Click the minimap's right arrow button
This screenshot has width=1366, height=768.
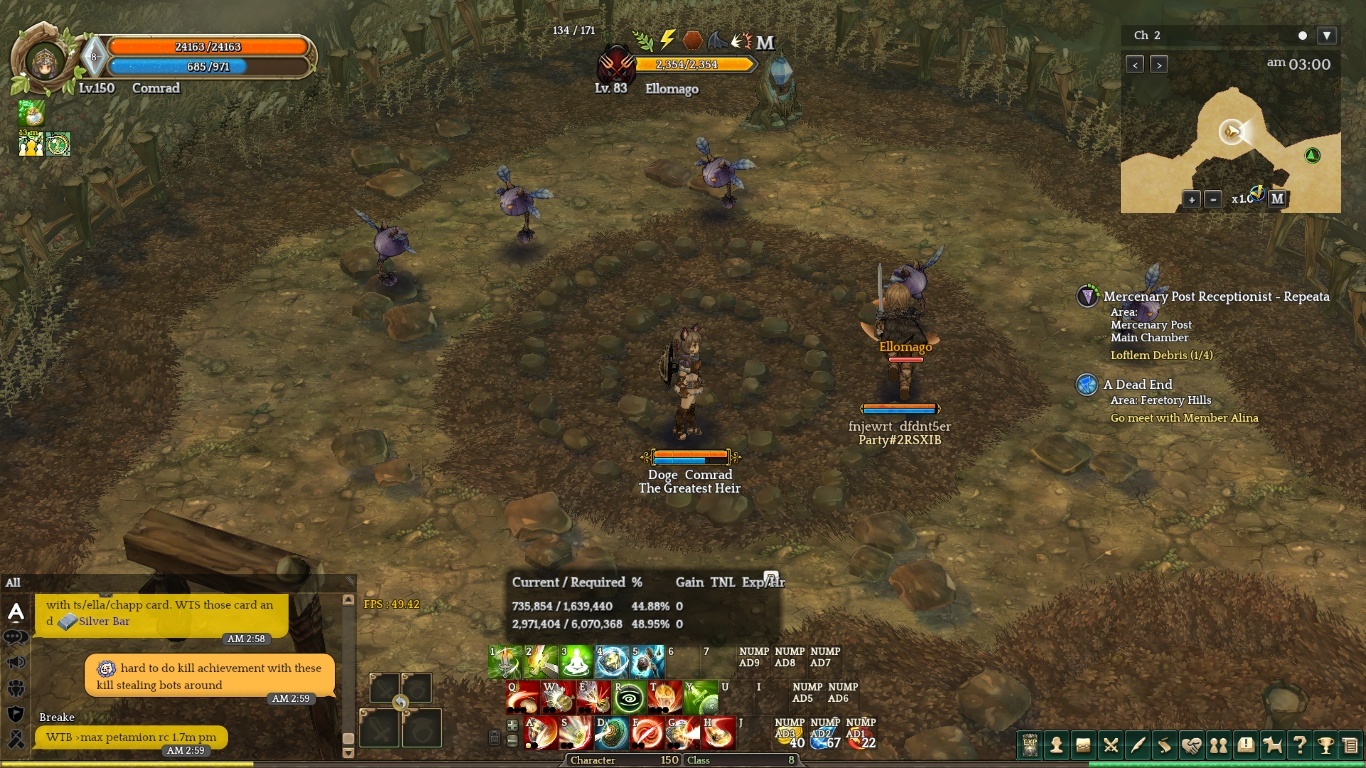click(1159, 65)
